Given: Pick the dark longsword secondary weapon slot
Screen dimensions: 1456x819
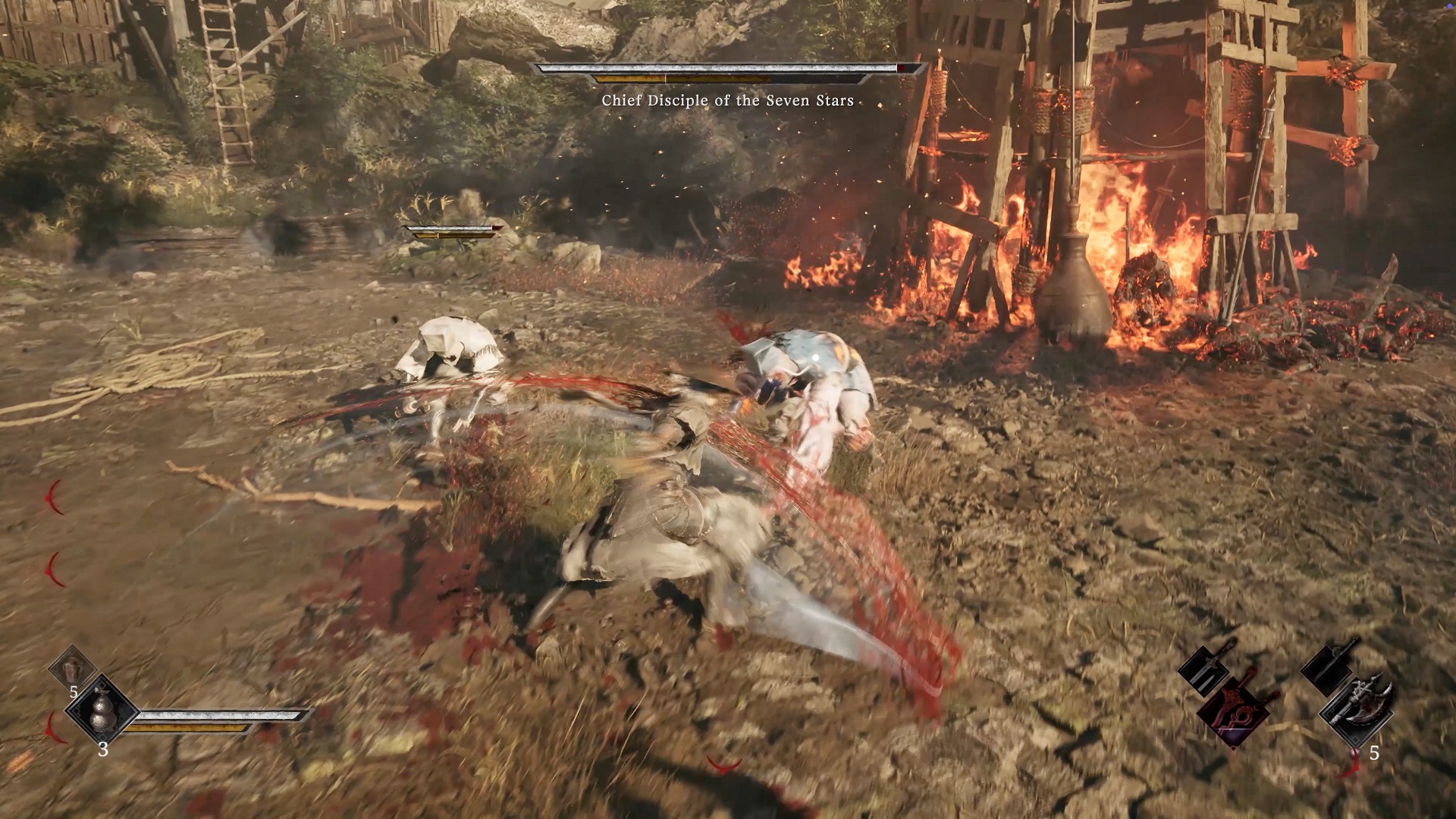Looking at the screenshot, I should [x=1329, y=666].
